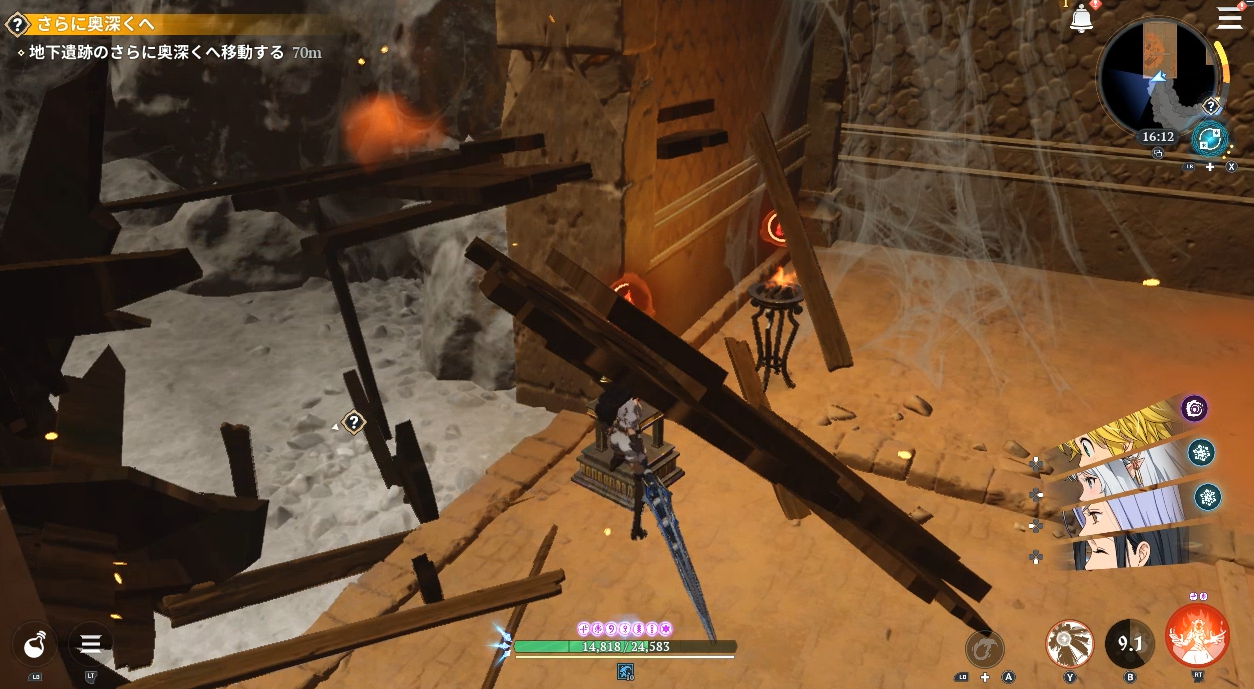The width and height of the screenshot is (1254, 689).
Task: Activate the white slash attack skill
Action: coord(1069,643)
